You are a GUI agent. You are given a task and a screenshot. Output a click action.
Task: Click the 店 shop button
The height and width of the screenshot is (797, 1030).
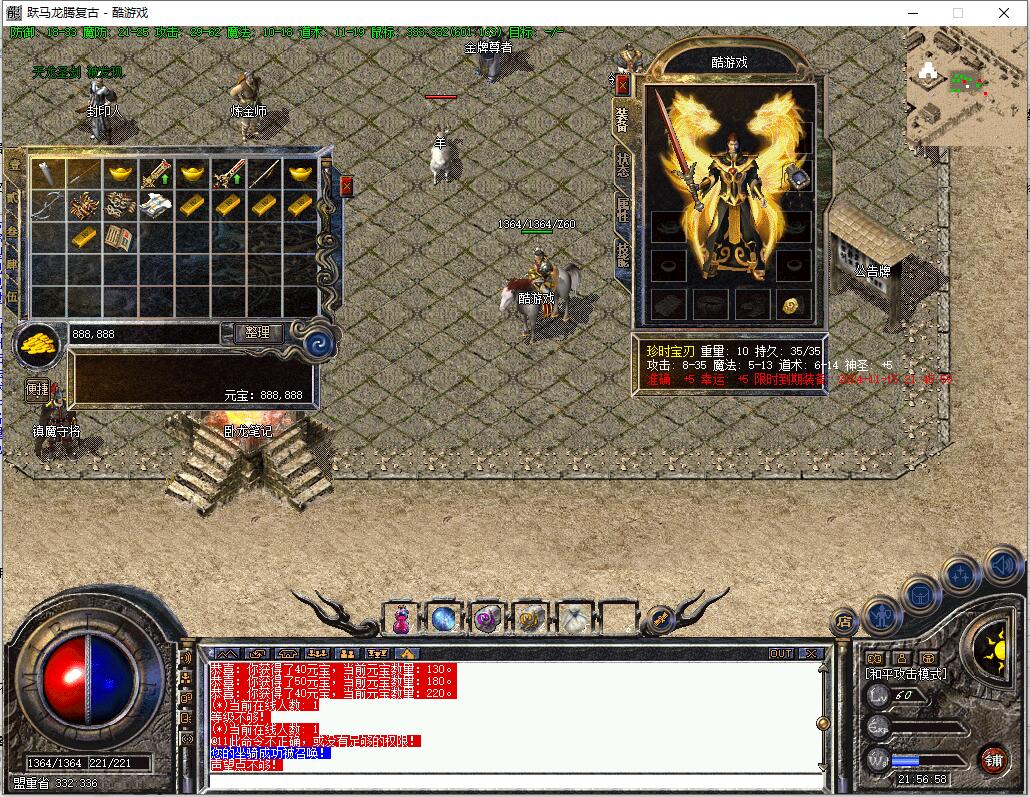(843, 622)
